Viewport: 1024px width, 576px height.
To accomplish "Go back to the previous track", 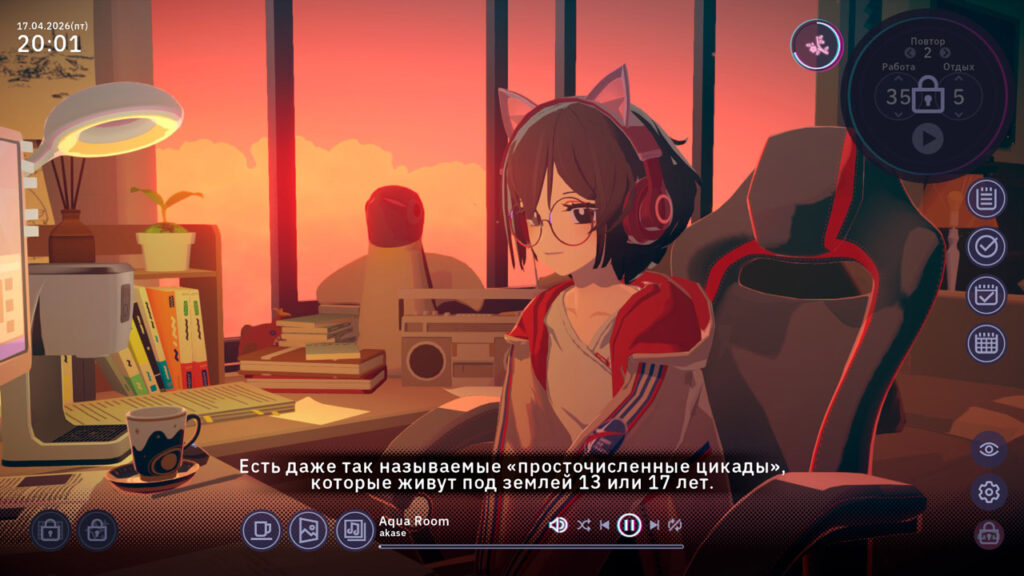I will [604, 525].
